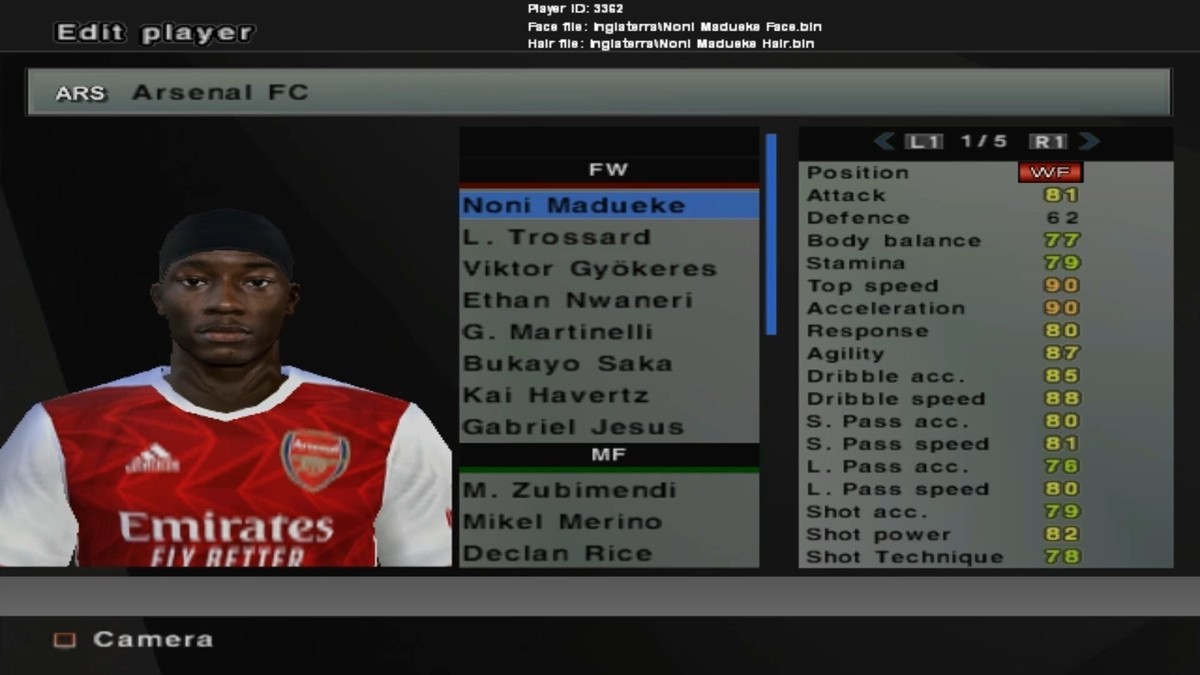
Task: Go to next stats page arrow
Action: (1089, 142)
